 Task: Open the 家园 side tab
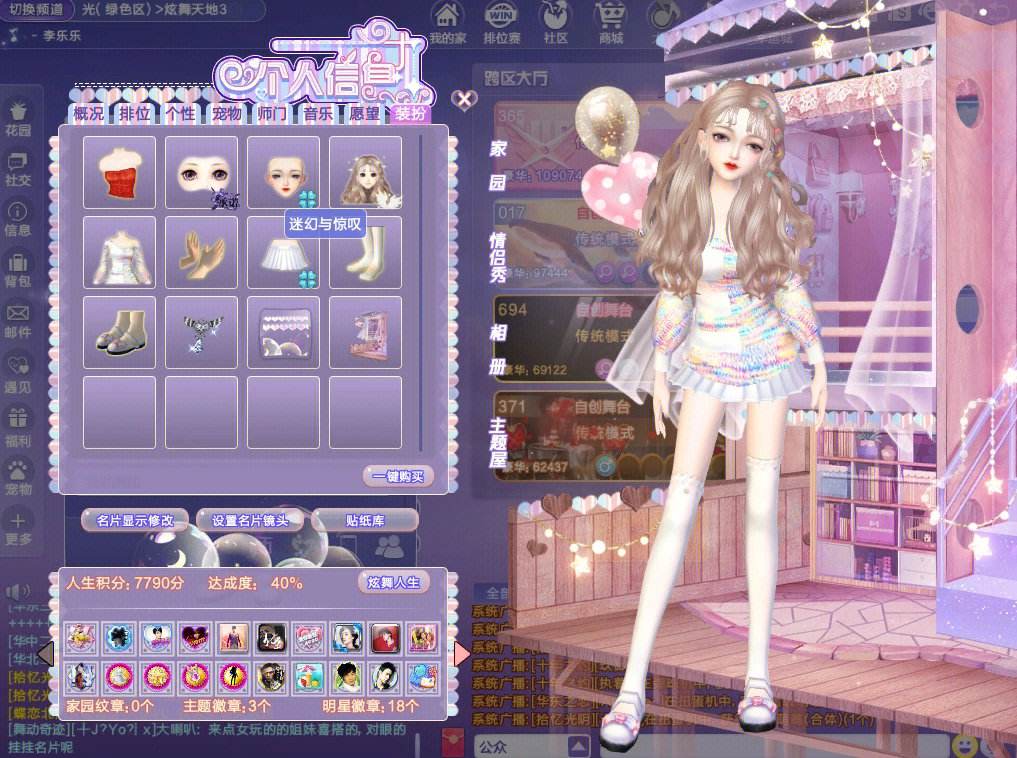[498, 165]
